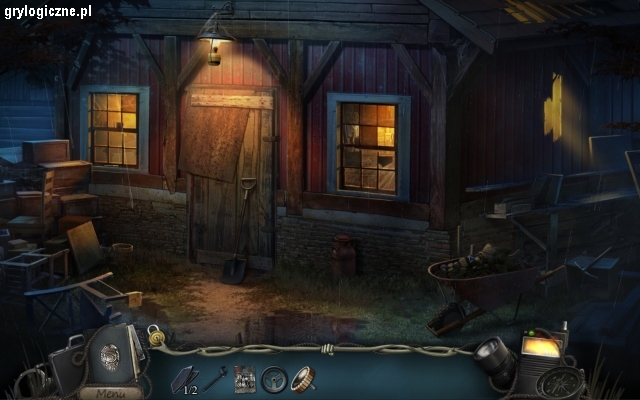Open the Menu button
This screenshot has width=640, height=400.
tap(115, 391)
